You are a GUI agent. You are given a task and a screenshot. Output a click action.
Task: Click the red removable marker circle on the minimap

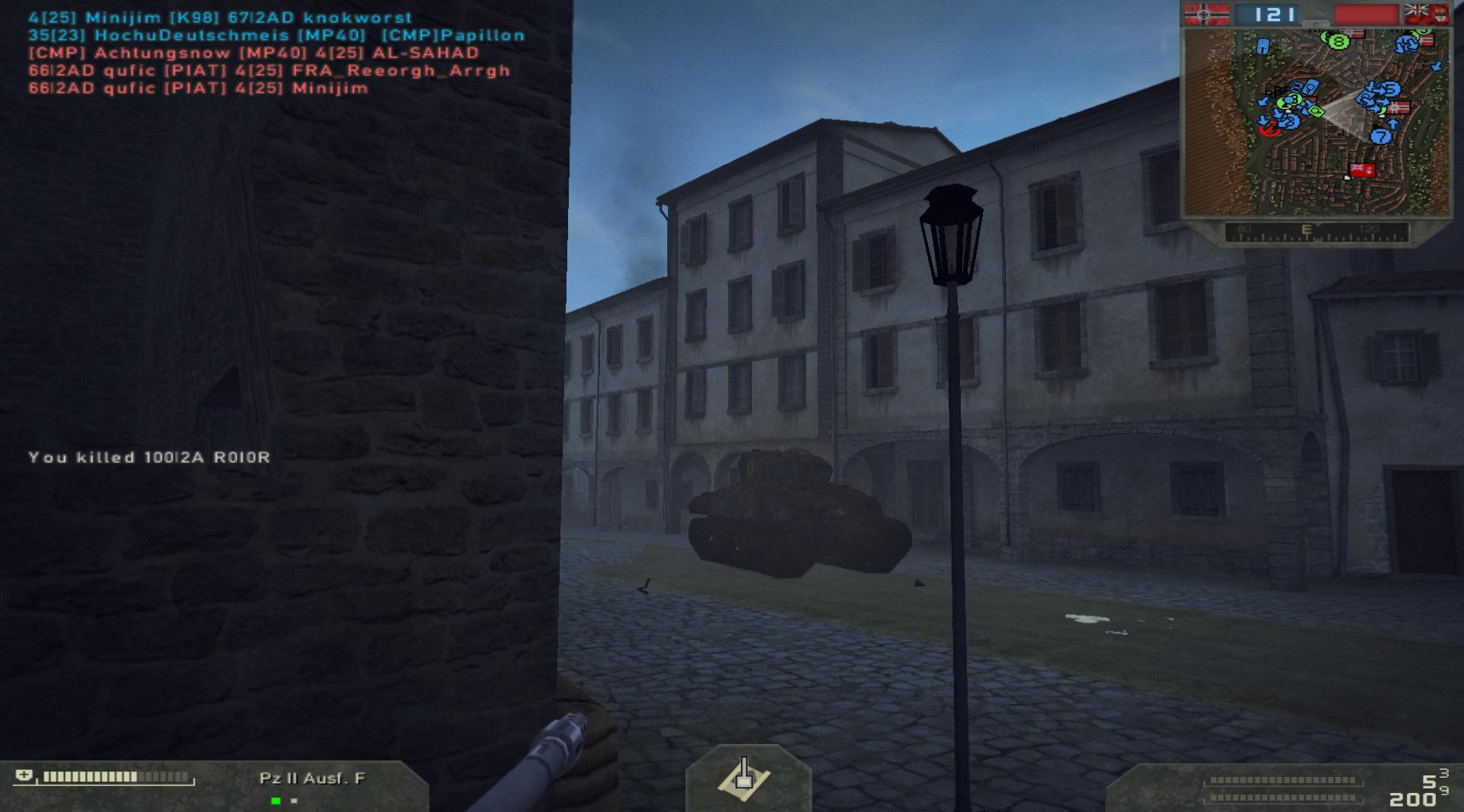point(1270,130)
